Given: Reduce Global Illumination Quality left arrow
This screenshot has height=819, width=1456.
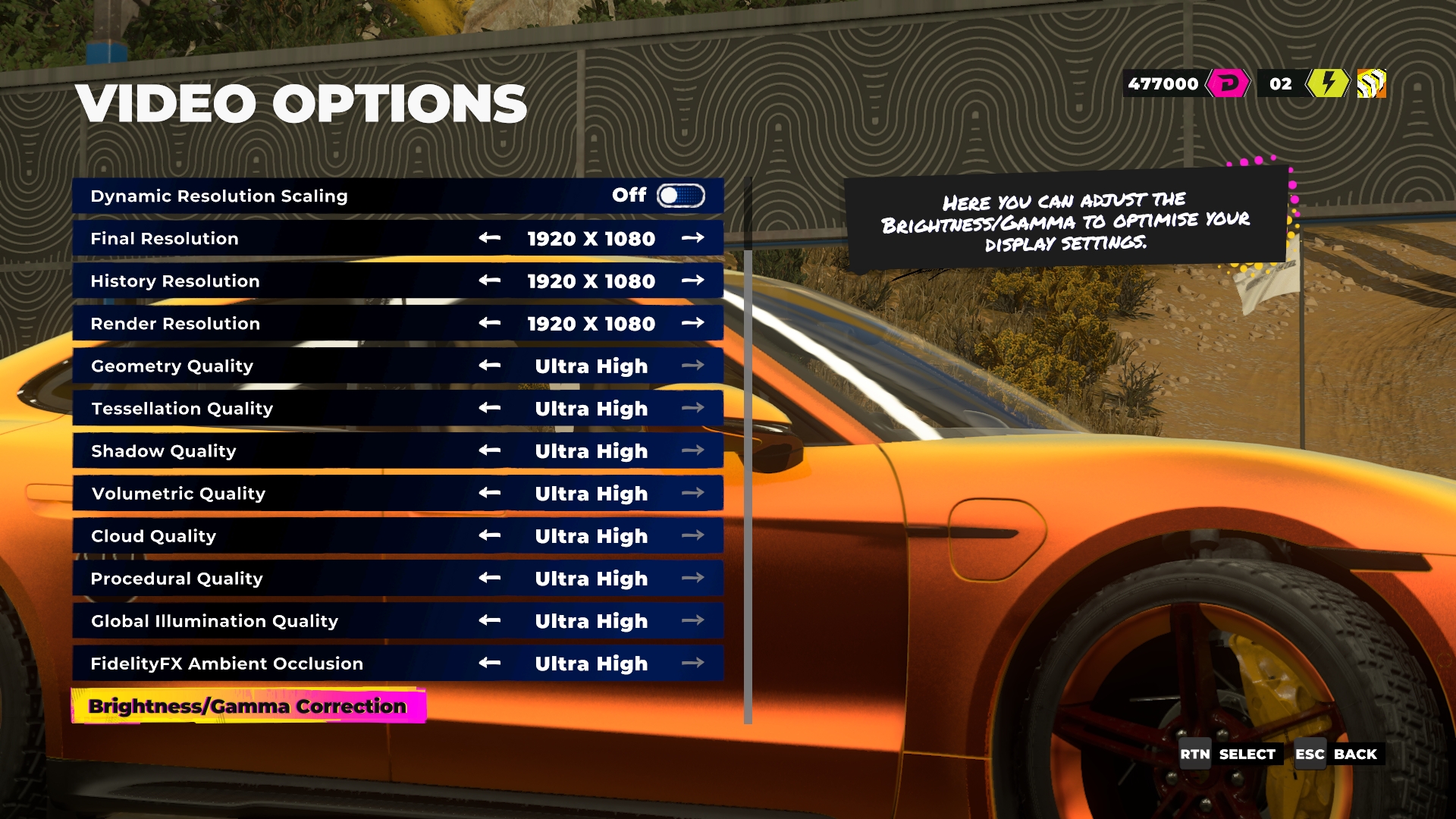Looking at the screenshot, I should tap(490, 620).
